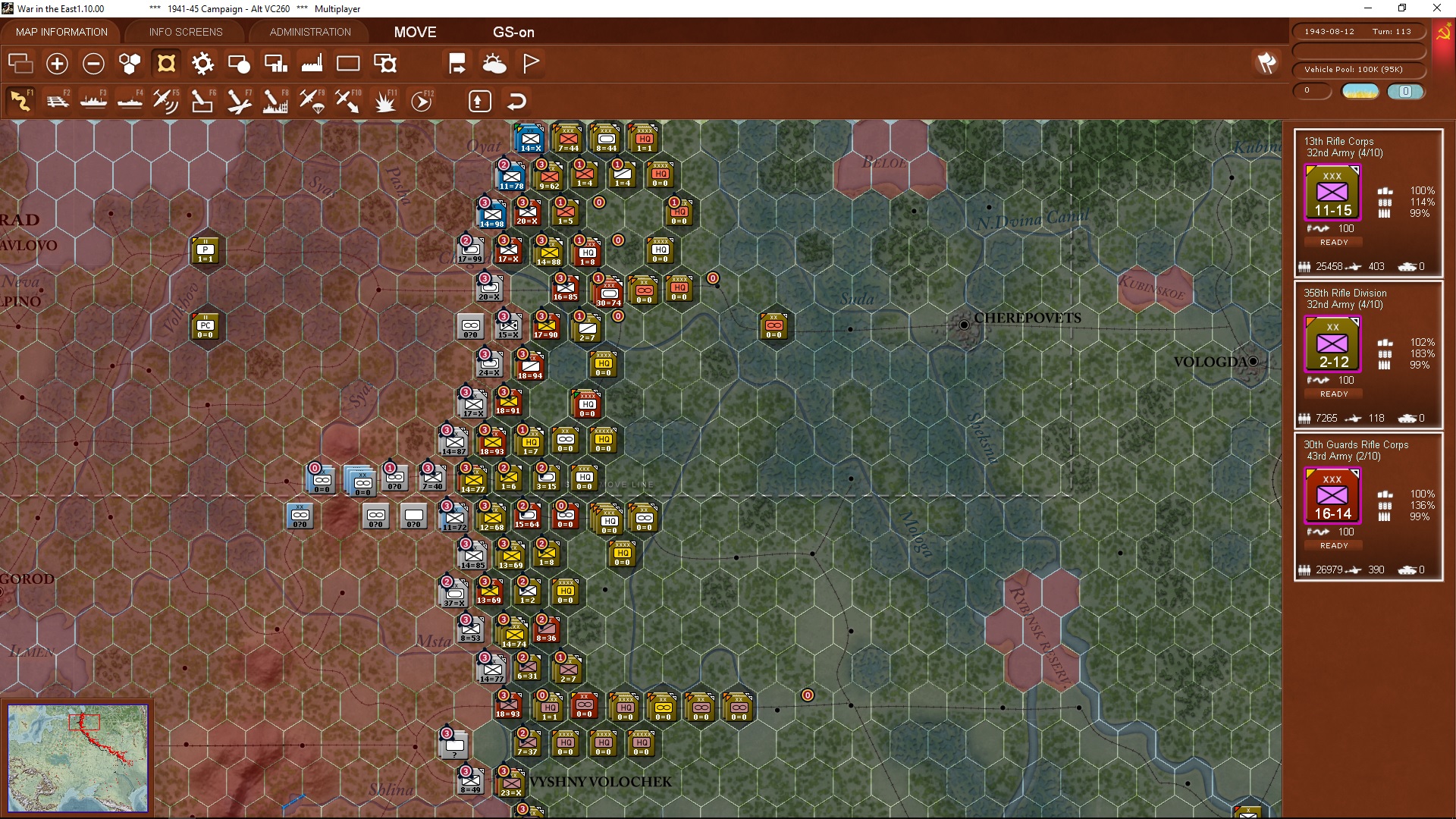Select the F11 ground bombardment mode
This screenshot has height=819, width=1456.
pyautogui.click(x=384, y=101)
